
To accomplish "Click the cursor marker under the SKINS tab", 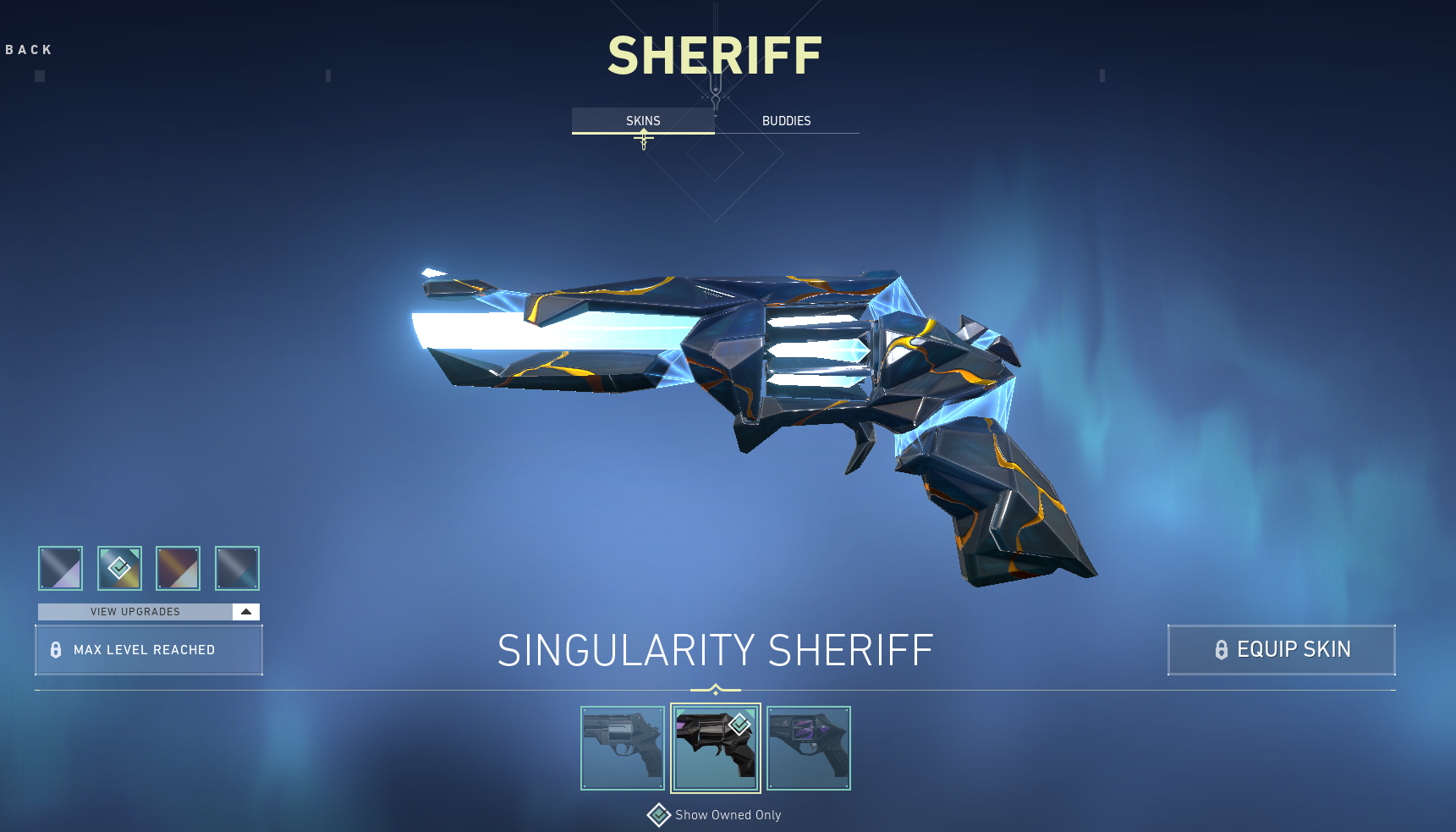I will point(642,140).
